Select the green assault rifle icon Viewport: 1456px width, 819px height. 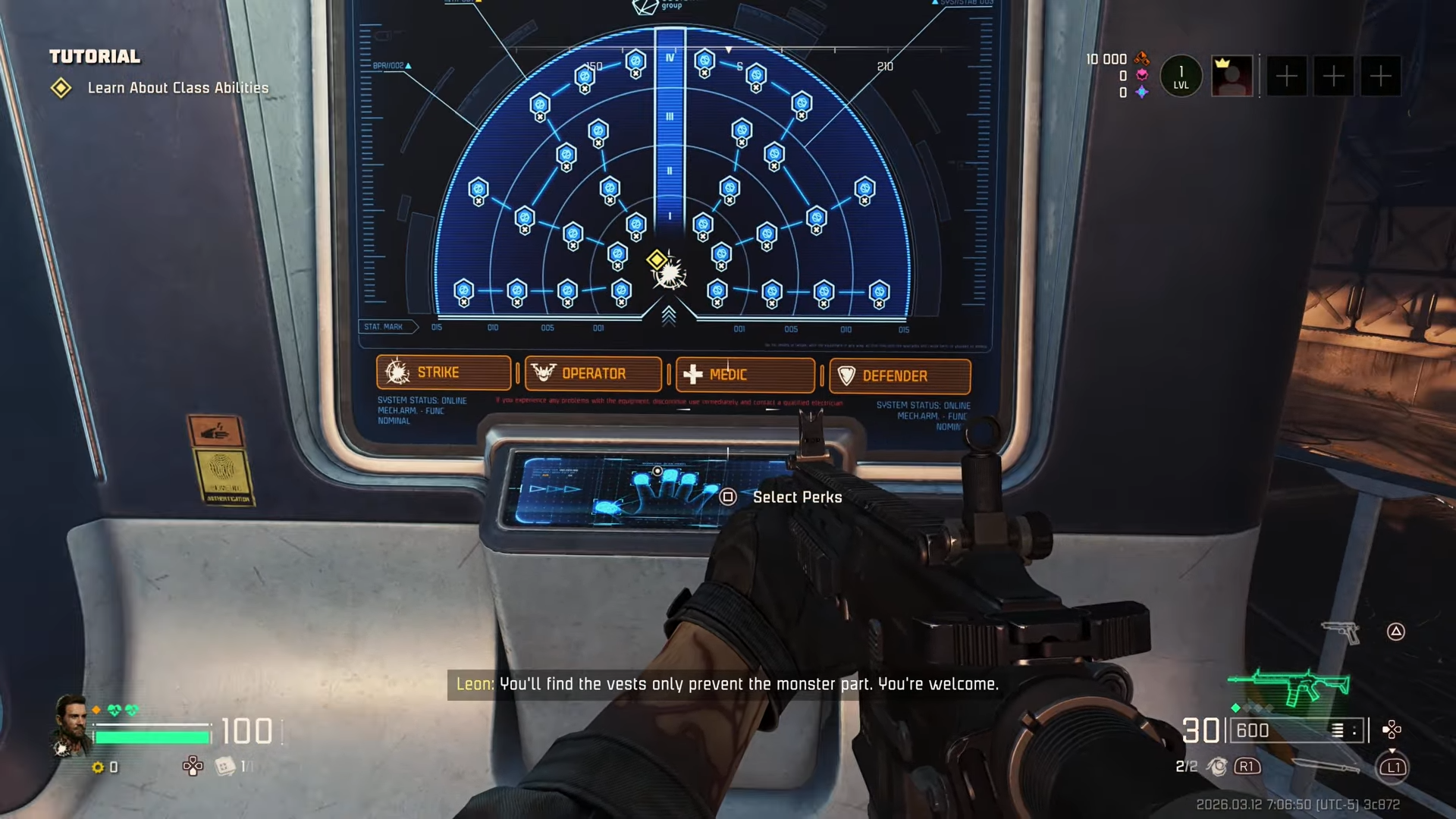tap(1290, 685)
